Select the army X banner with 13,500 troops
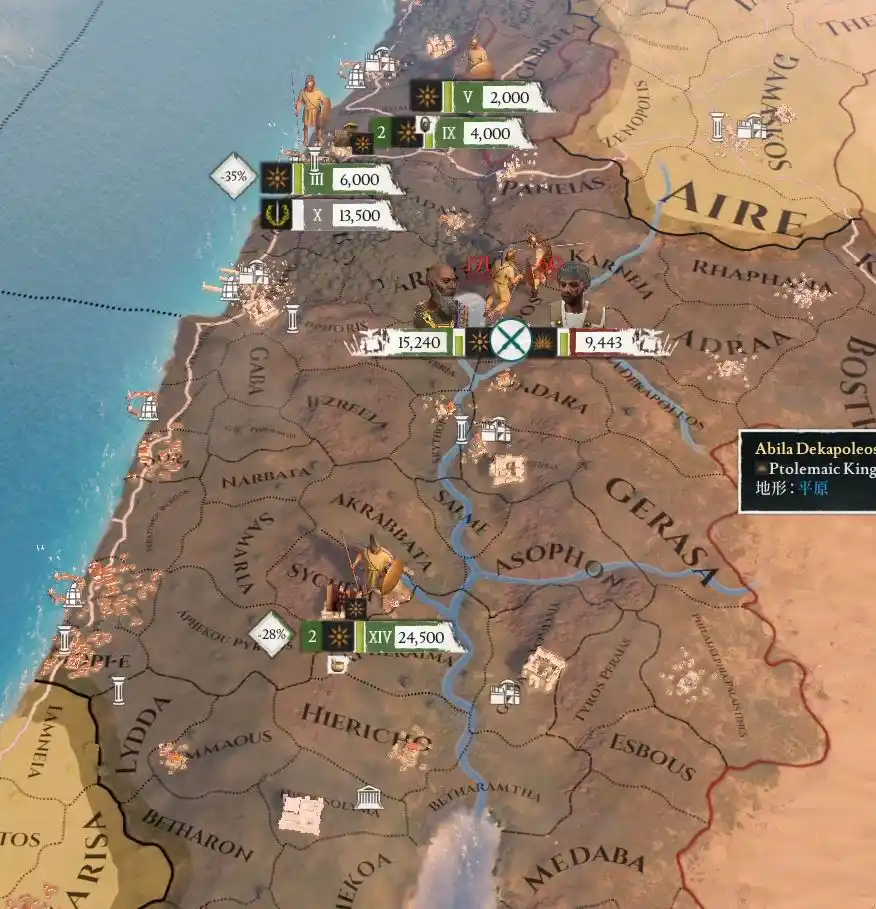The width and height of the screenshot is (876, 909). click(x=340, y=214)
